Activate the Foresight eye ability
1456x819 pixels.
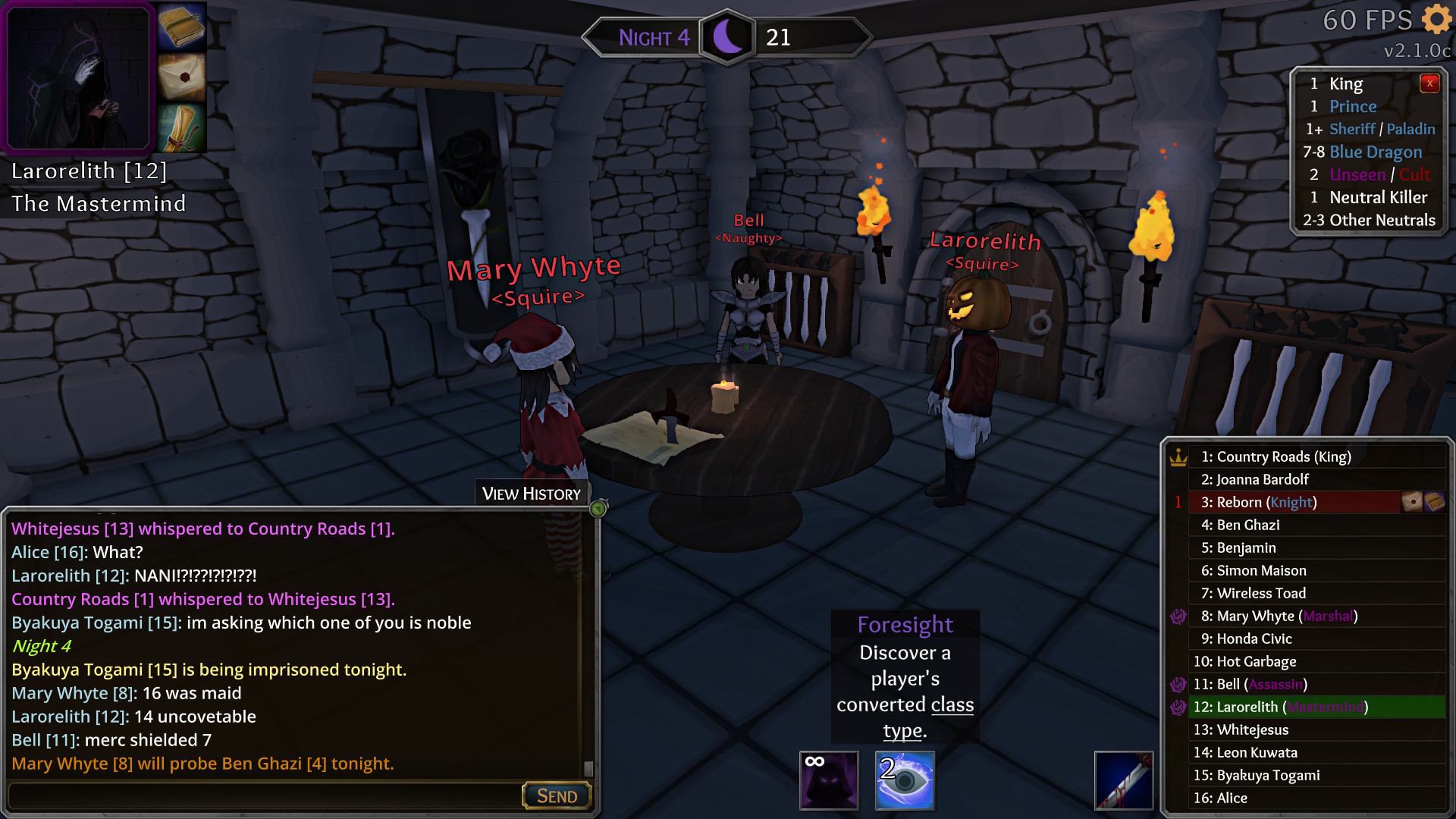[x=905, y=780]
